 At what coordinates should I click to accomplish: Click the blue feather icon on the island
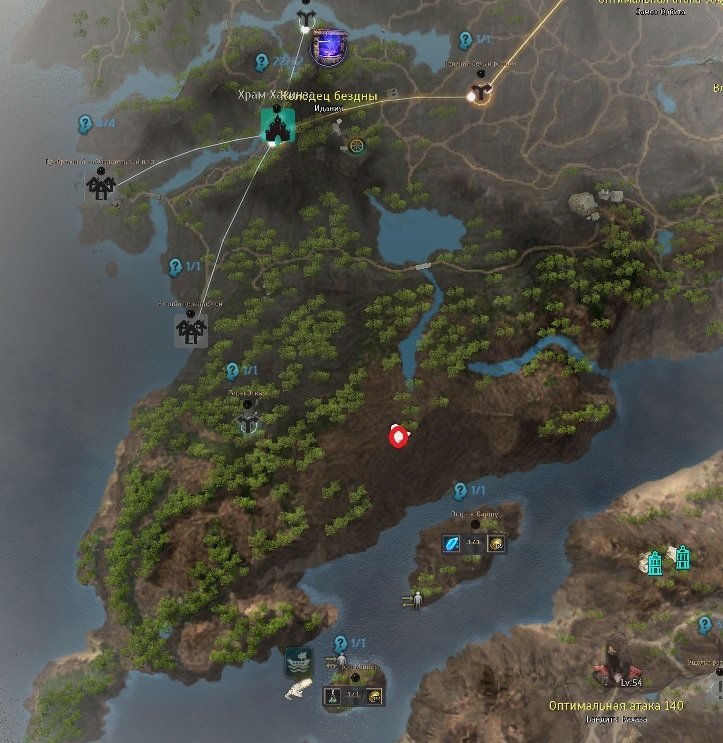(451, 544)
